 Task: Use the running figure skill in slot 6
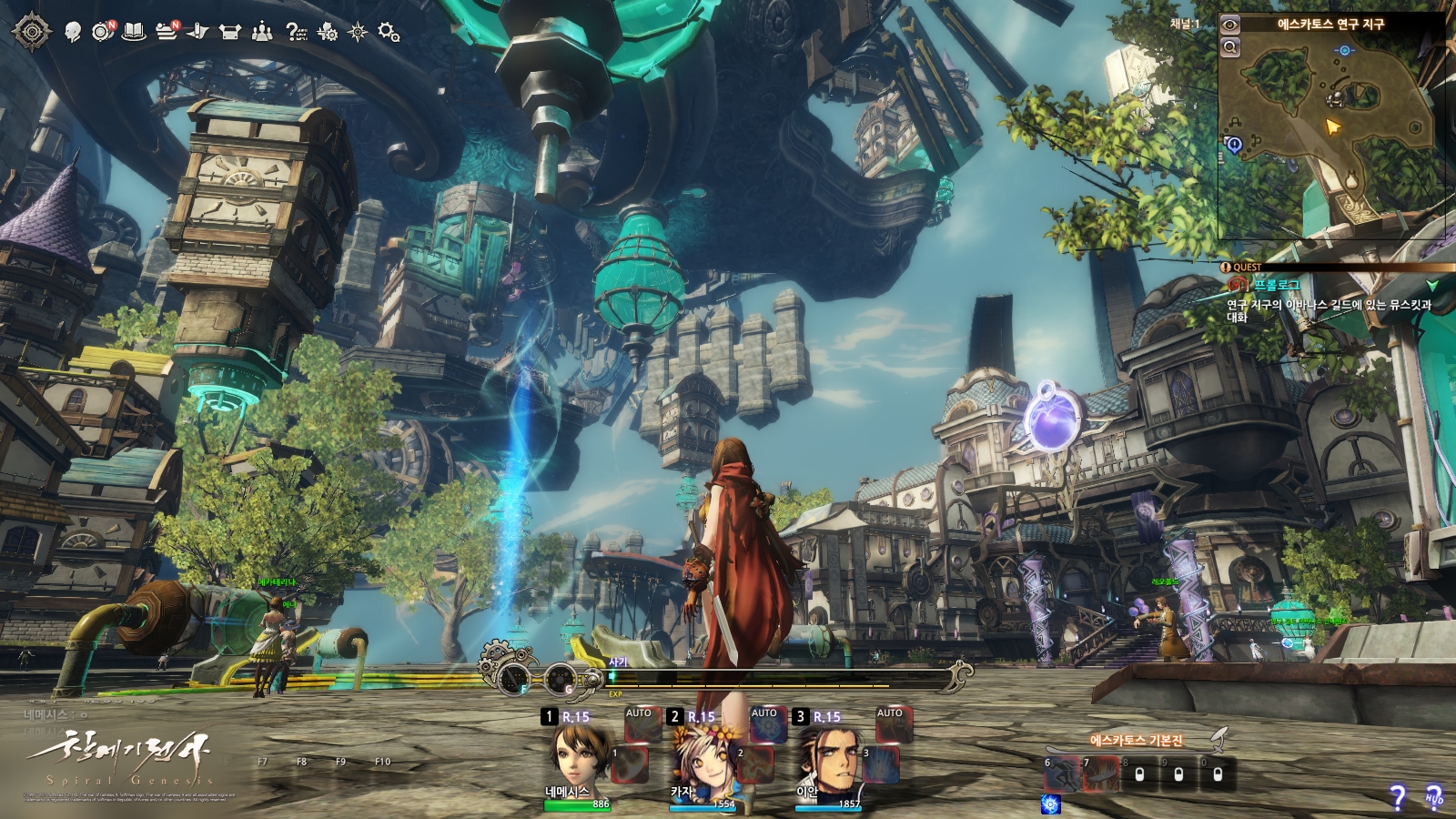pyautogui.click(x=1061, y=773)
